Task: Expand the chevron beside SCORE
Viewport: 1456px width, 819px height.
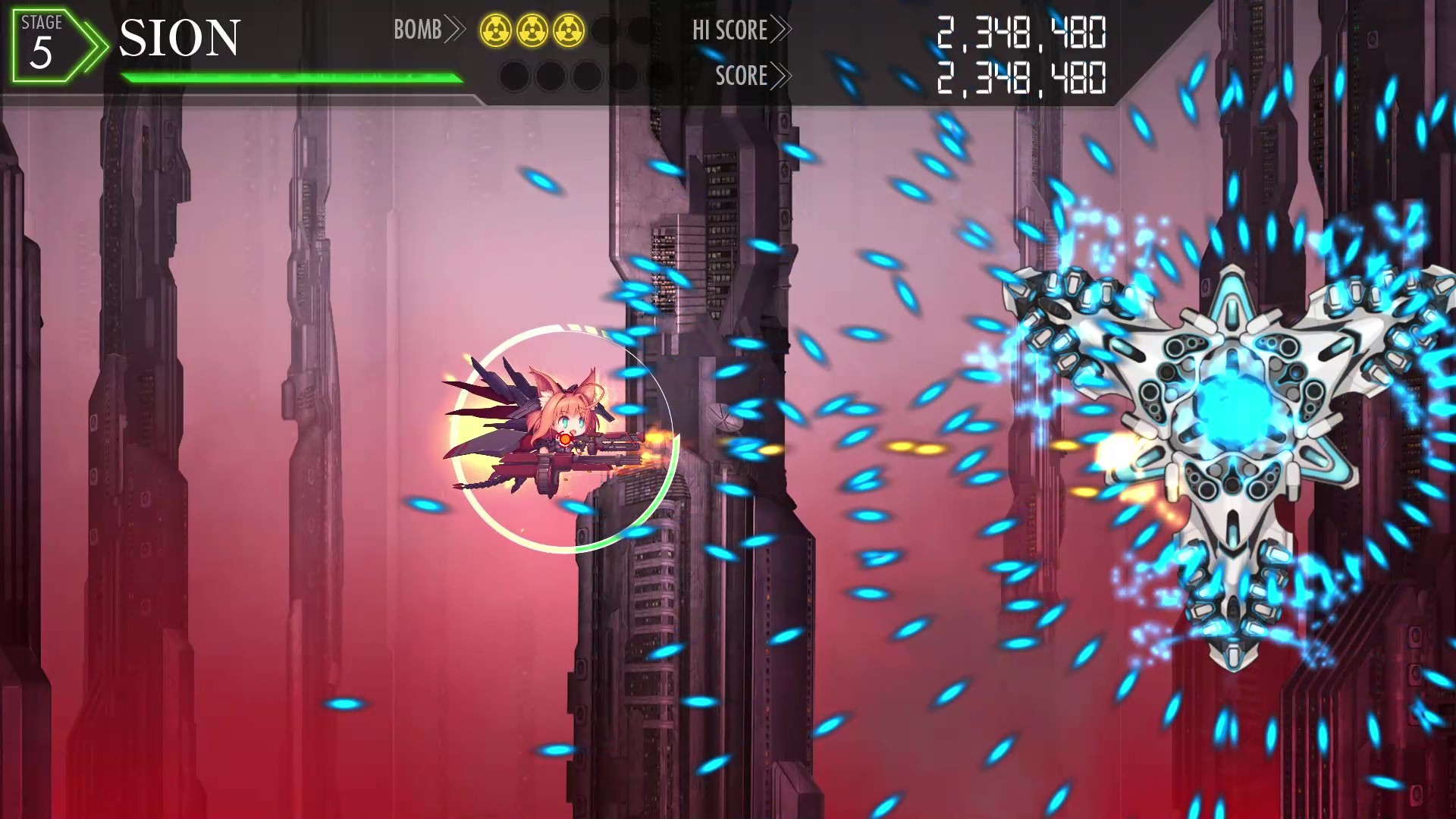Action: coord(783,76)
